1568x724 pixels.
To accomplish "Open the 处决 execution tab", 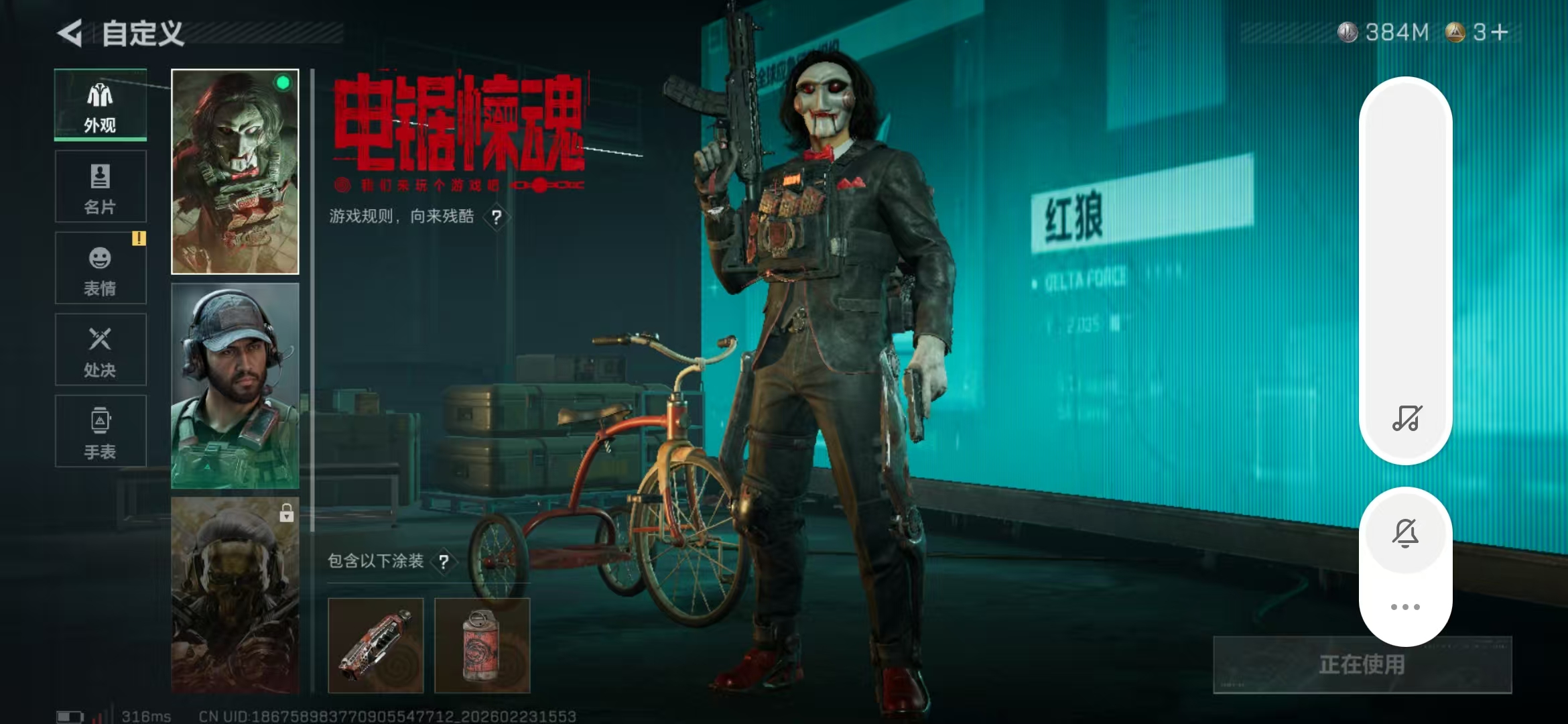I will (101, 350).
